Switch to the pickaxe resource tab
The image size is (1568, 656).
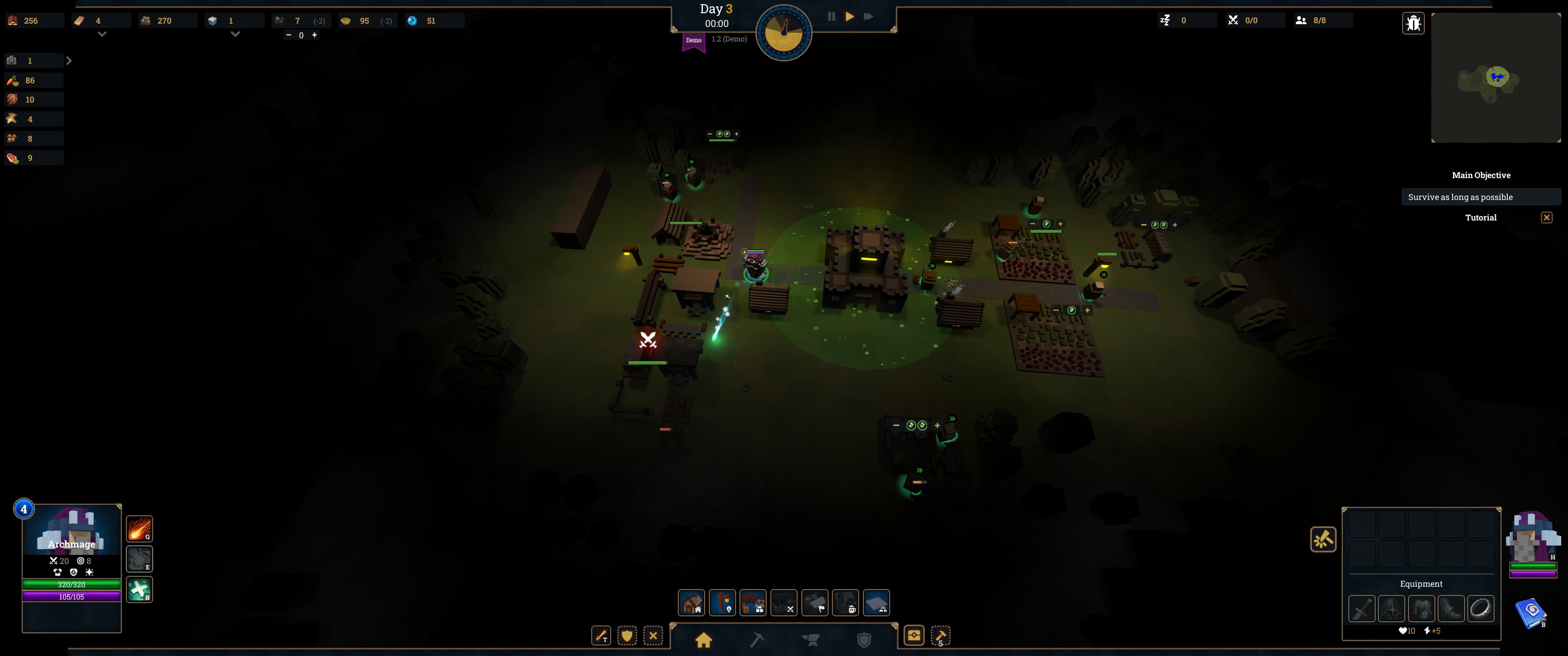tap(757, 639)
